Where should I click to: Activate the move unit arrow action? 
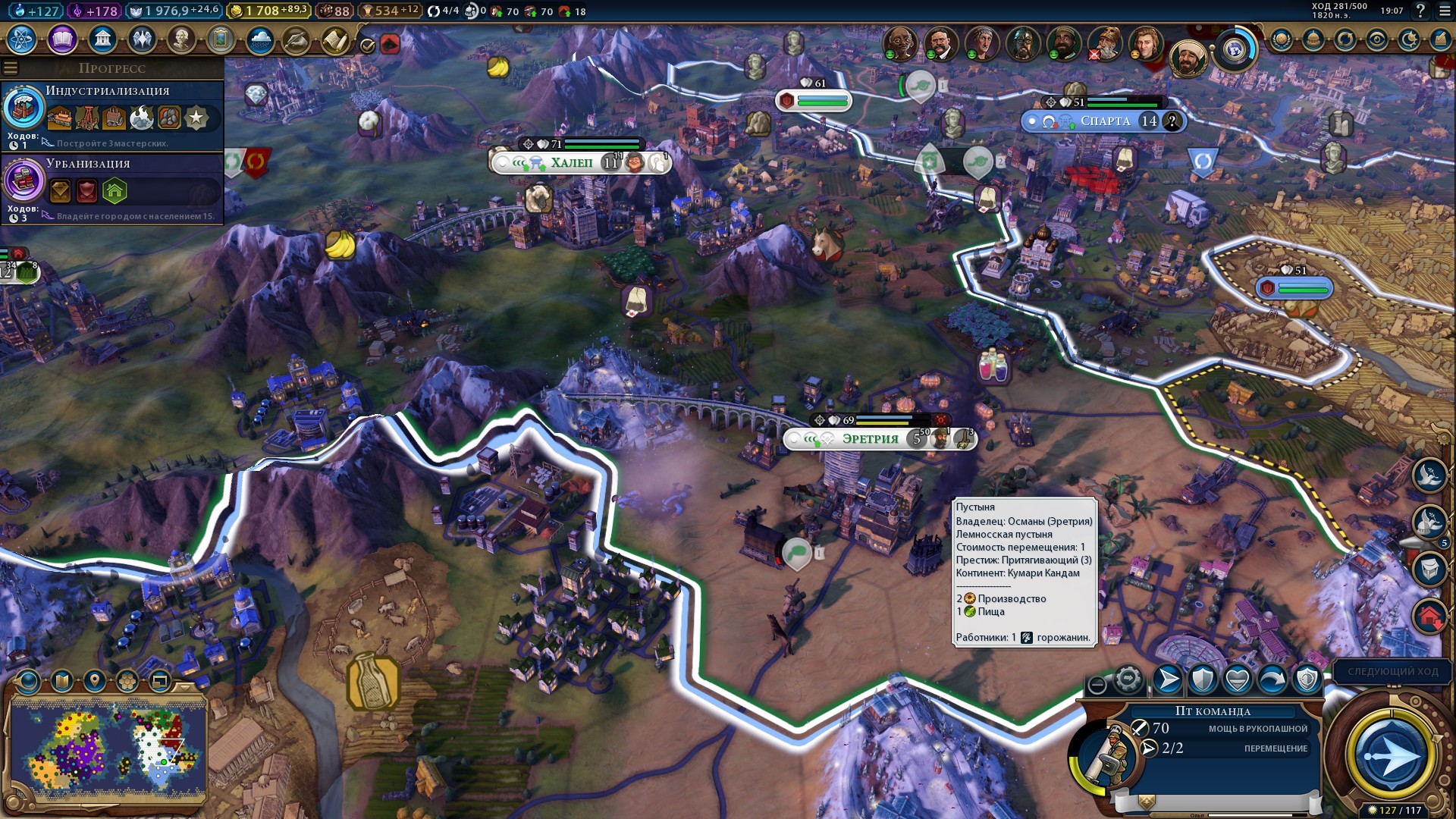(1167, 680)
